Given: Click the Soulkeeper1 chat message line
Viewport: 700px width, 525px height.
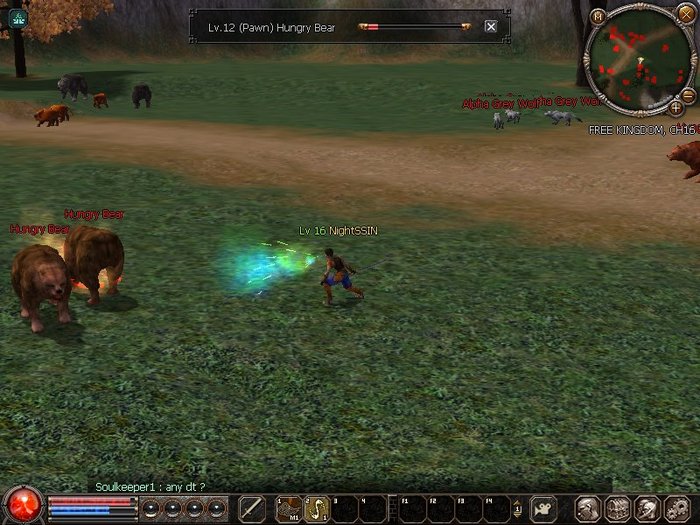Looking at the screenshot, I should (x=150, y=486).
